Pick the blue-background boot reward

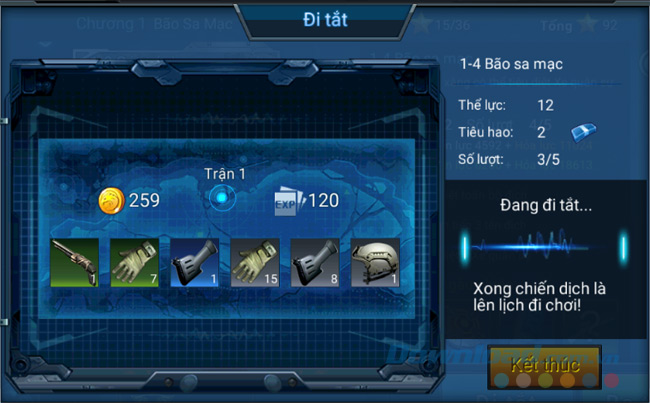point(195,263)
